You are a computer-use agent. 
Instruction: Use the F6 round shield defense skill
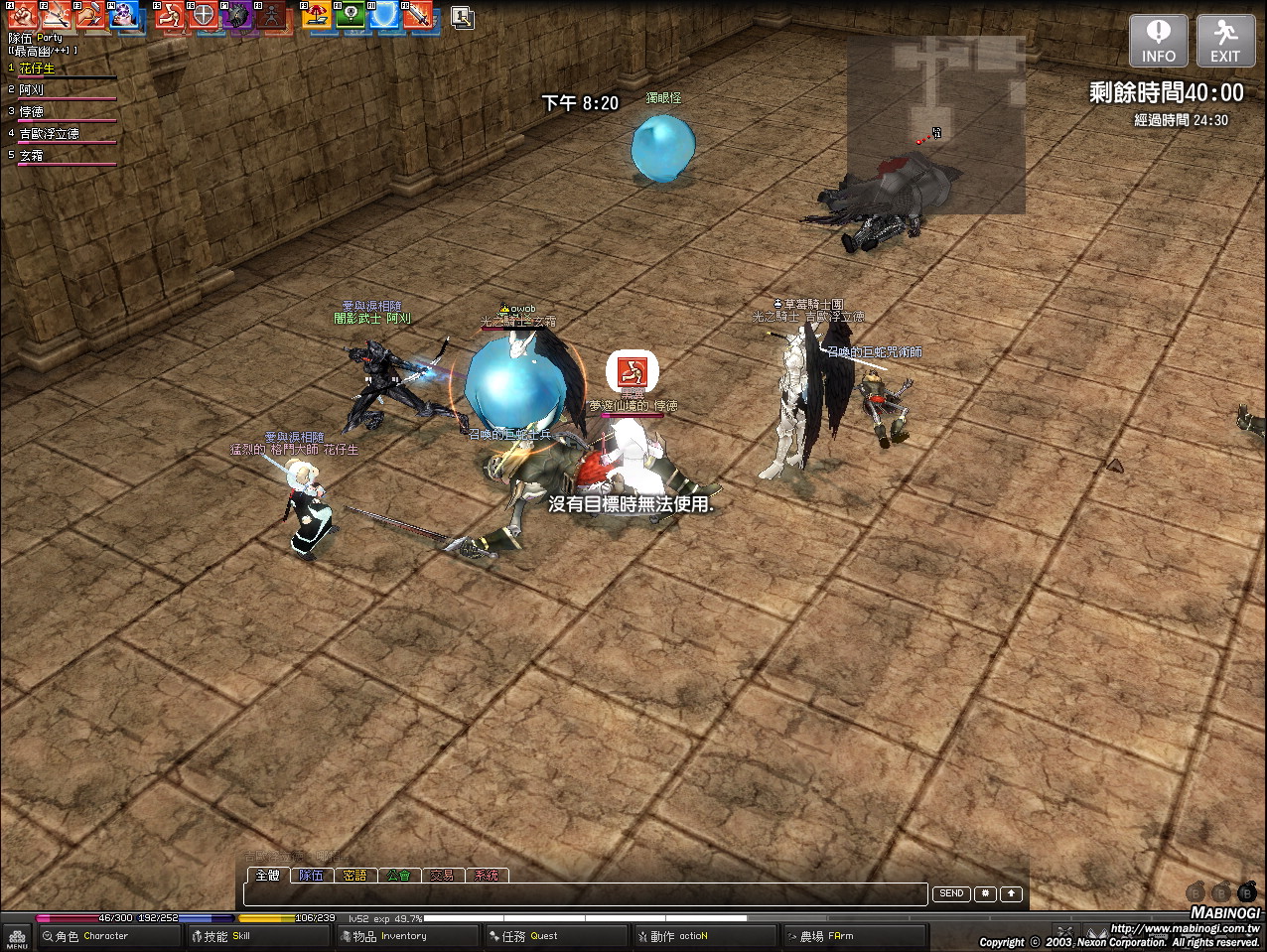pyautogui.click(x=204, y=16)
